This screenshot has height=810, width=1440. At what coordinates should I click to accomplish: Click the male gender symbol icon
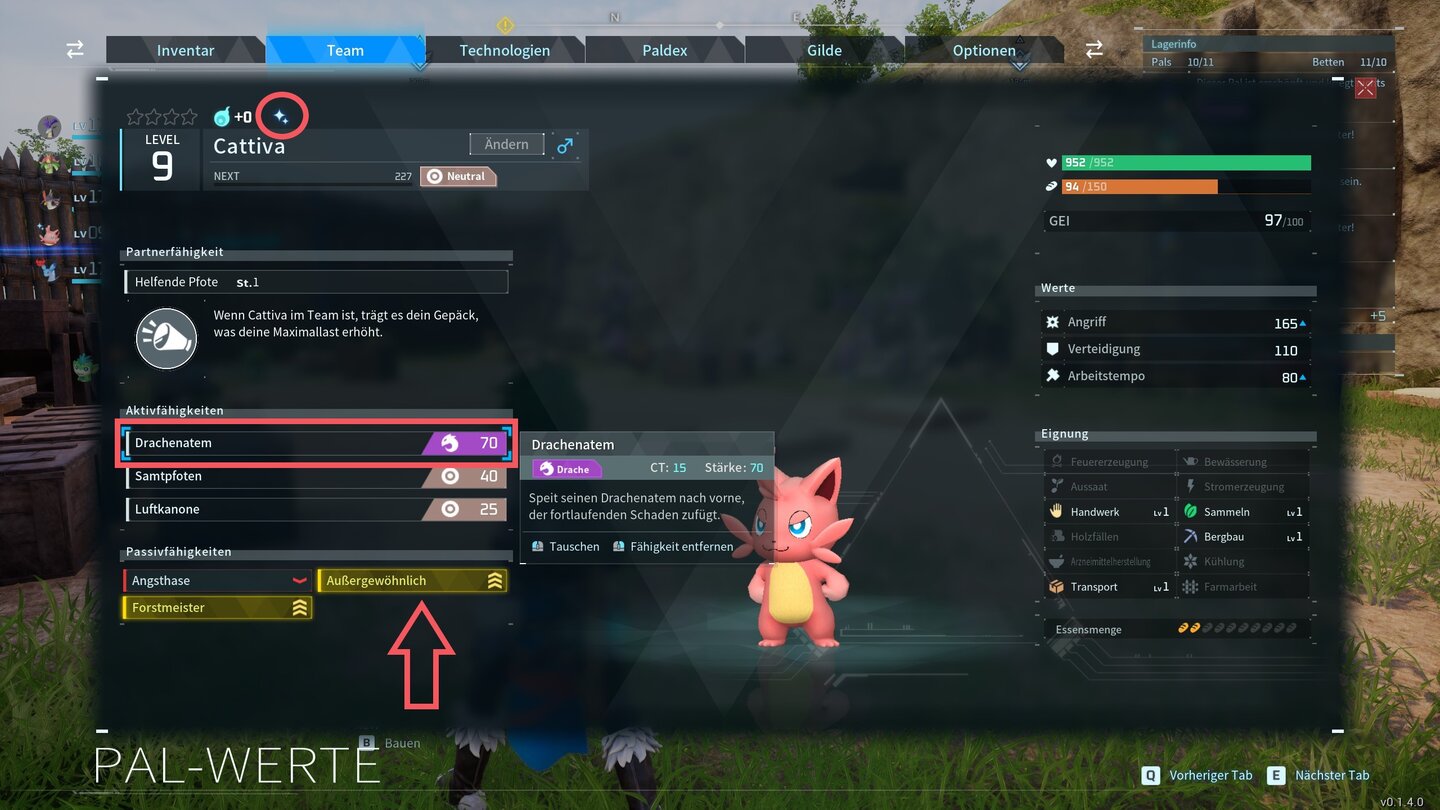click(566, 144)
